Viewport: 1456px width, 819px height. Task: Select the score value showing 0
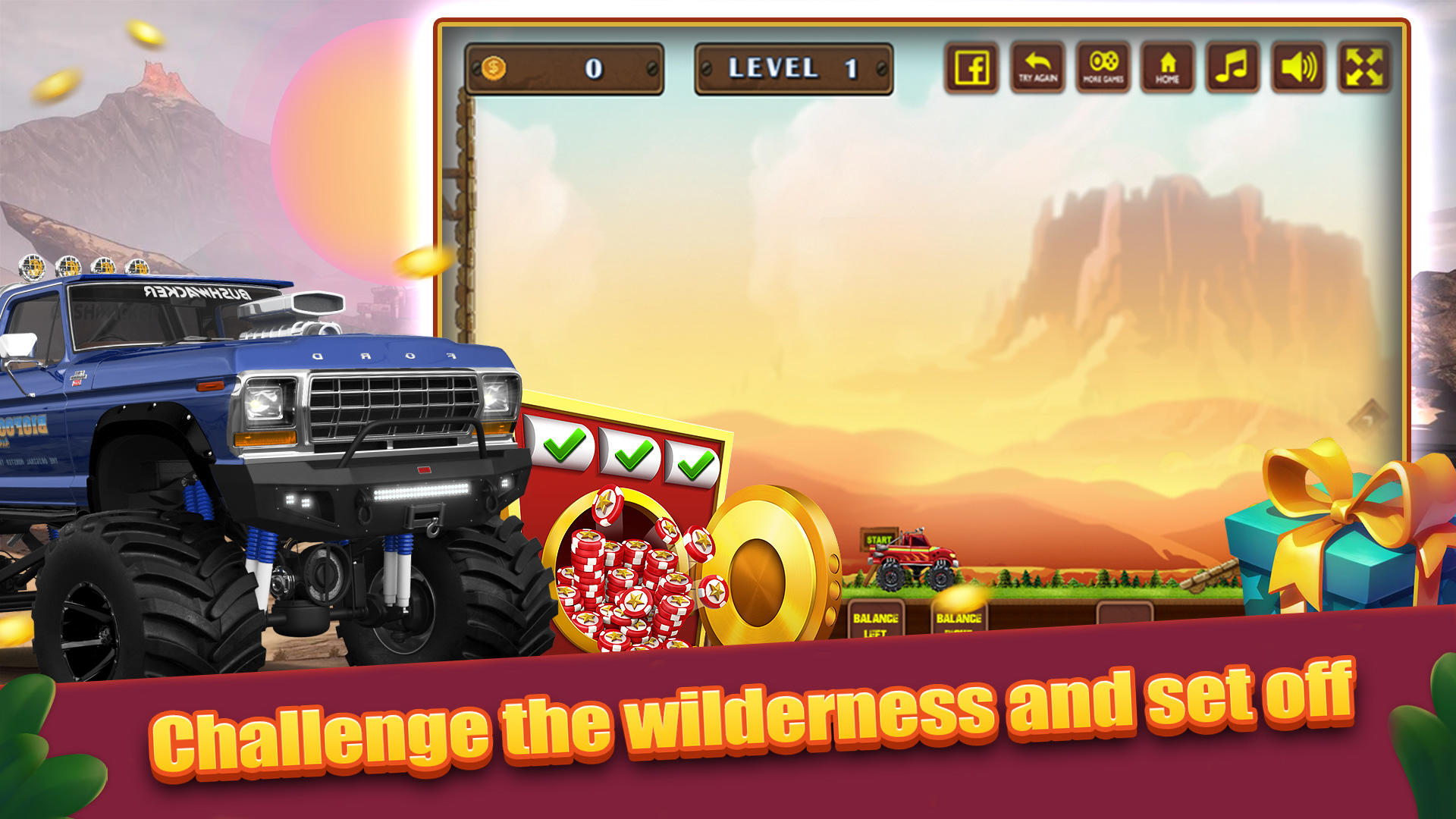[x=594, y=68]
